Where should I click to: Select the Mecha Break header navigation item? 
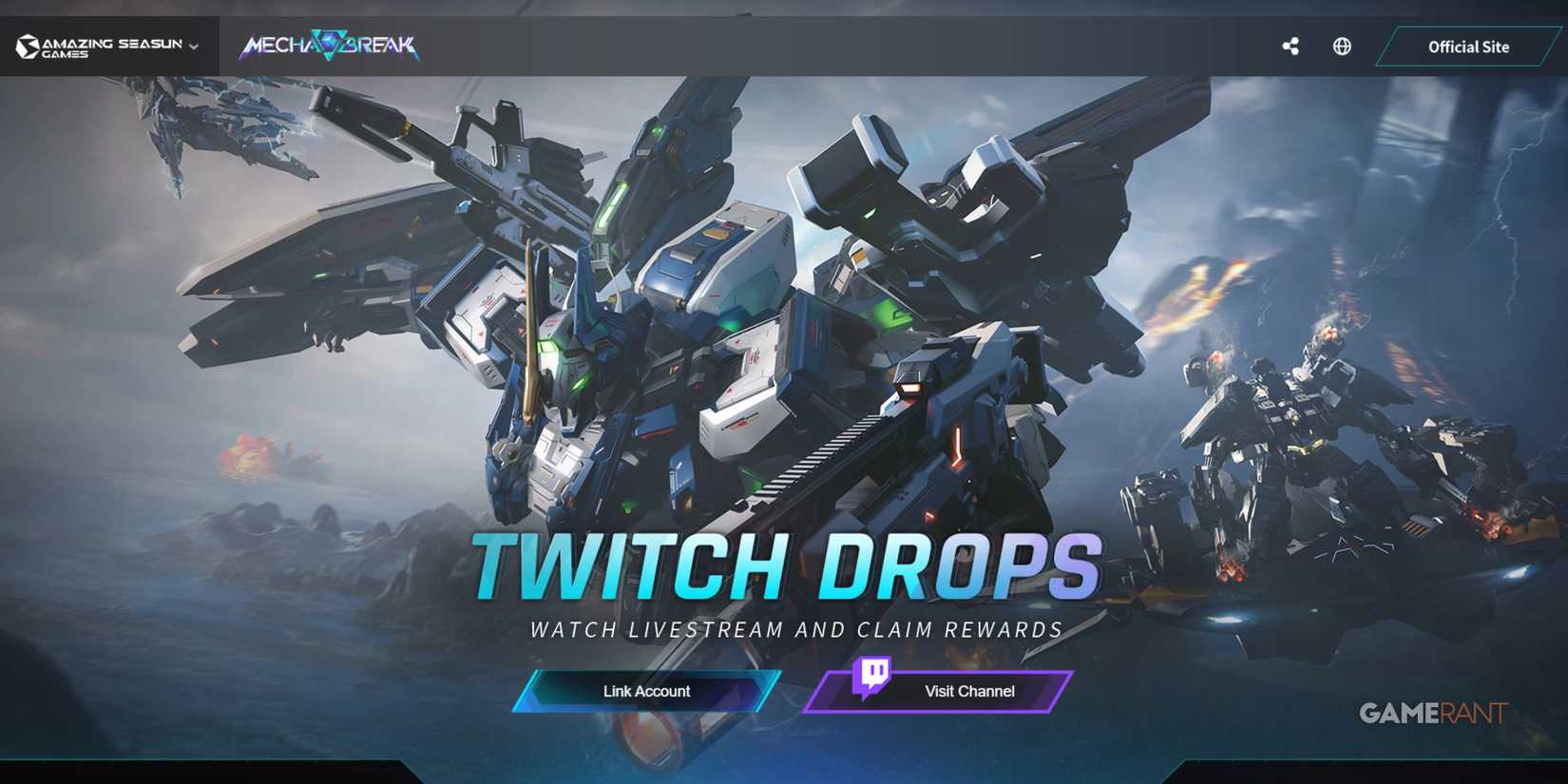click(x=328, y=44)
